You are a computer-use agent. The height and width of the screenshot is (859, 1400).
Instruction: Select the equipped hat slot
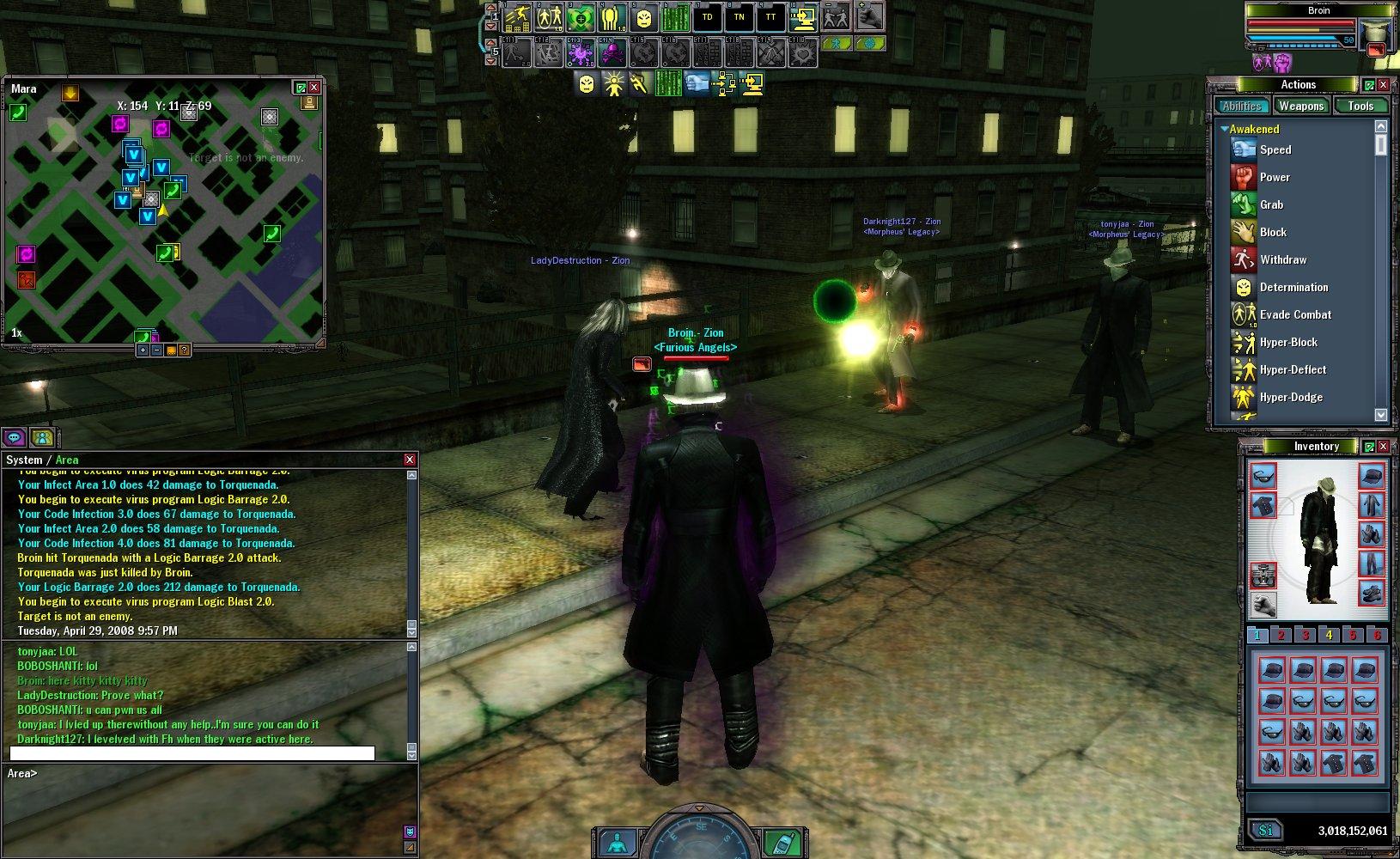1371,475
